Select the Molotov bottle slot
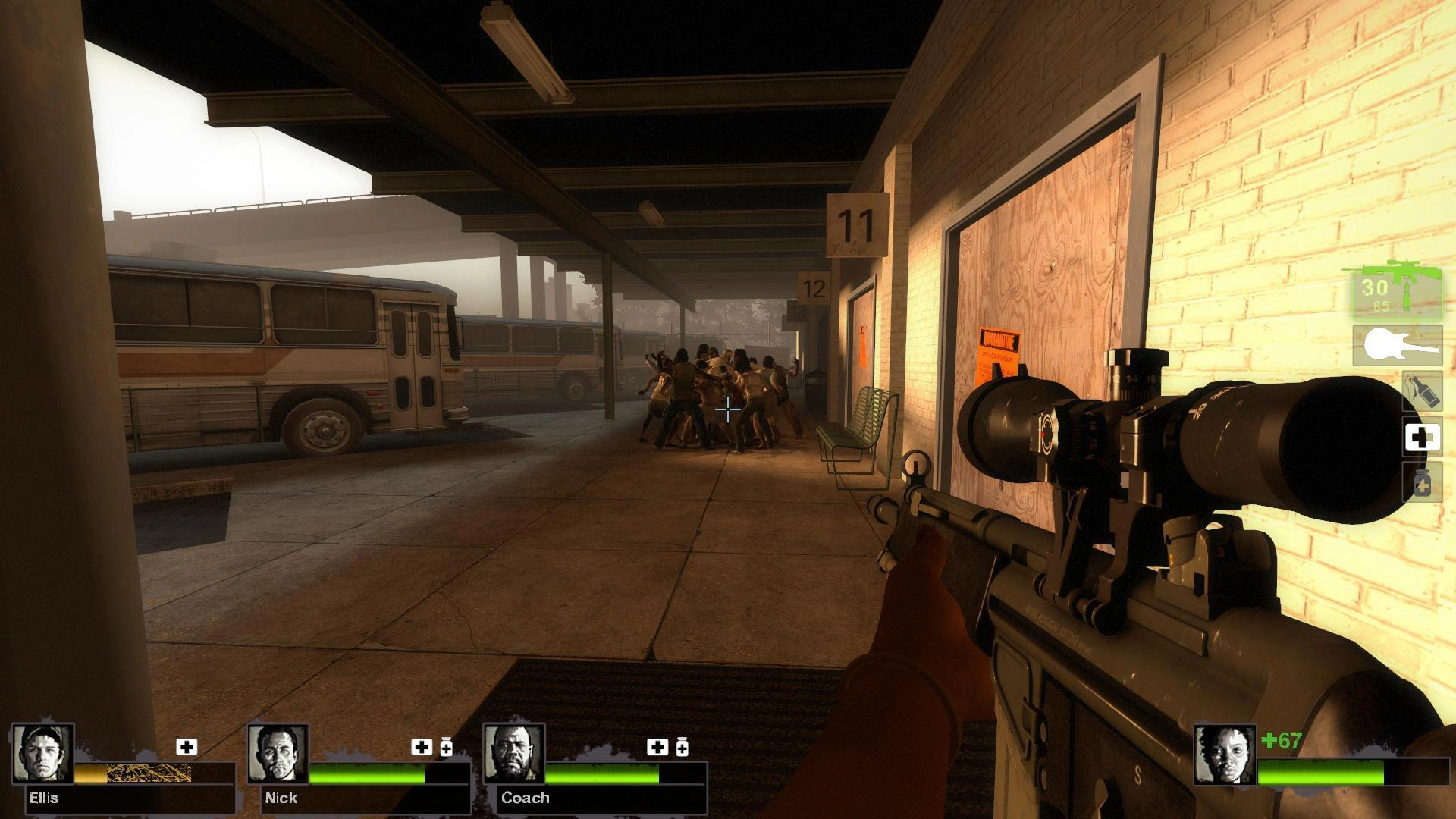The height and width of the screenshot is (819, 1456). click(1422, 391)
